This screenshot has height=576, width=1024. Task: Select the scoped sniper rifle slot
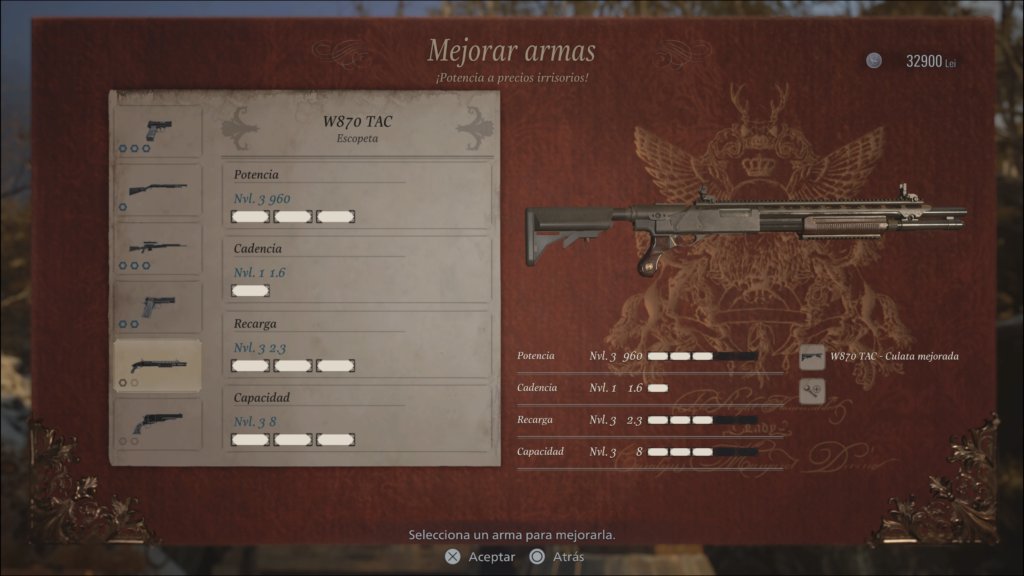coord(157,248)
